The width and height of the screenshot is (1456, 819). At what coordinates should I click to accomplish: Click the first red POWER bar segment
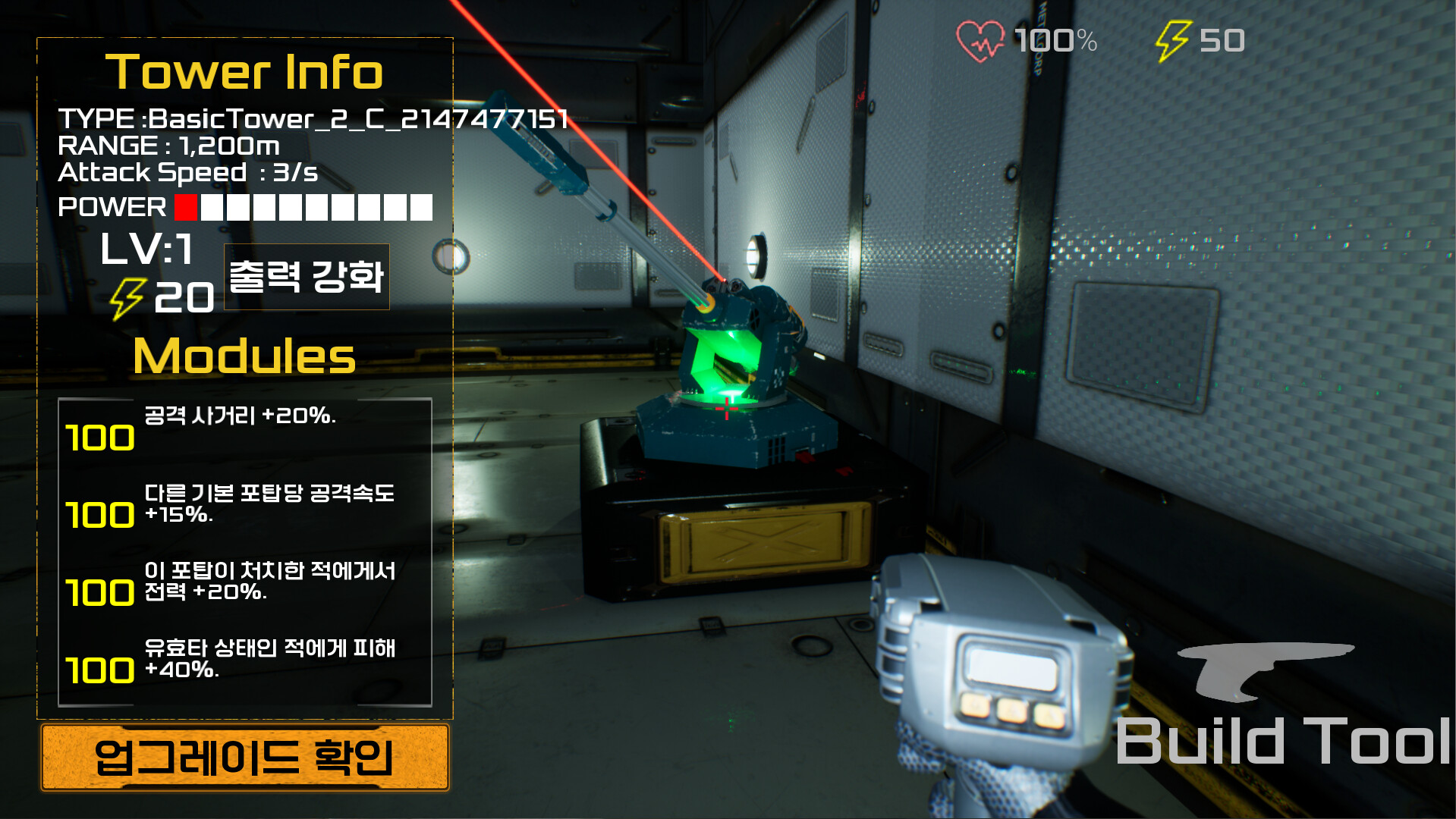(x=184, y=206)
